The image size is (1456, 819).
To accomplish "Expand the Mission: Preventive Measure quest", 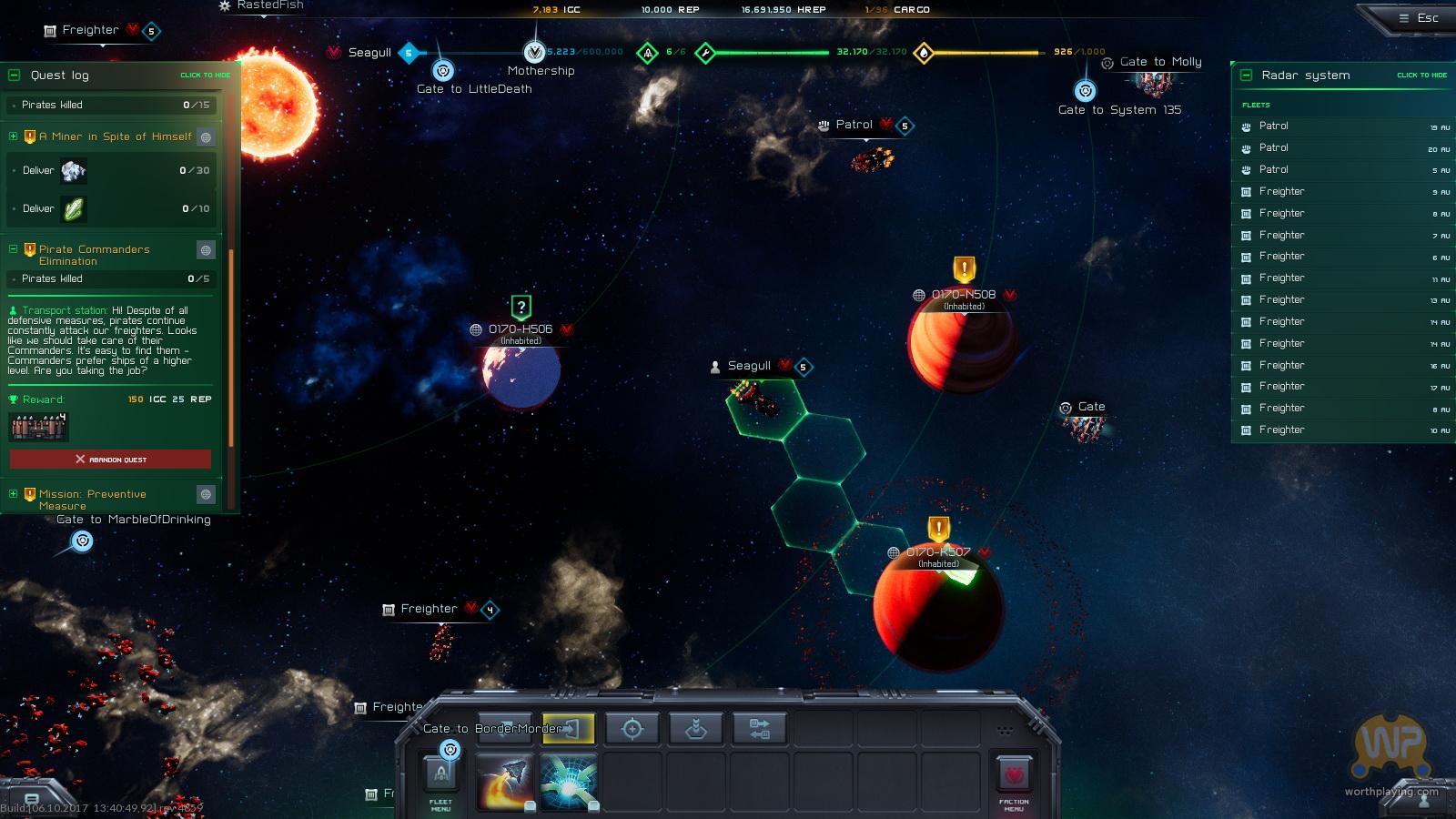I will tap(14, 494).
